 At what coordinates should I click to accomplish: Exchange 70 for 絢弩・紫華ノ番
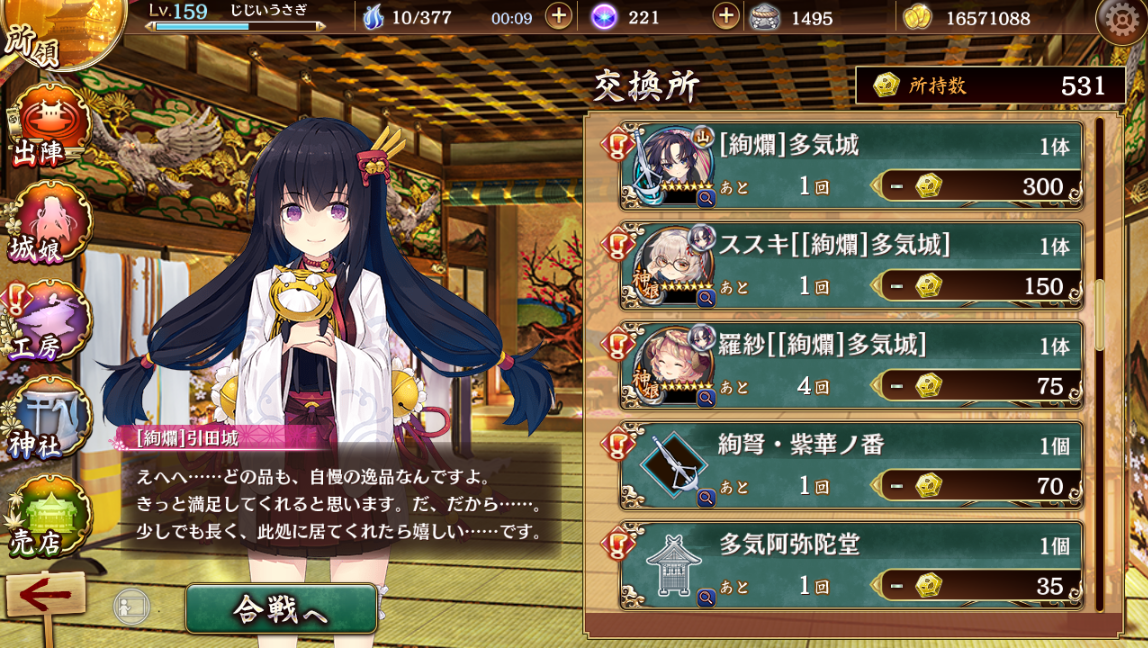tap(978, 486)
